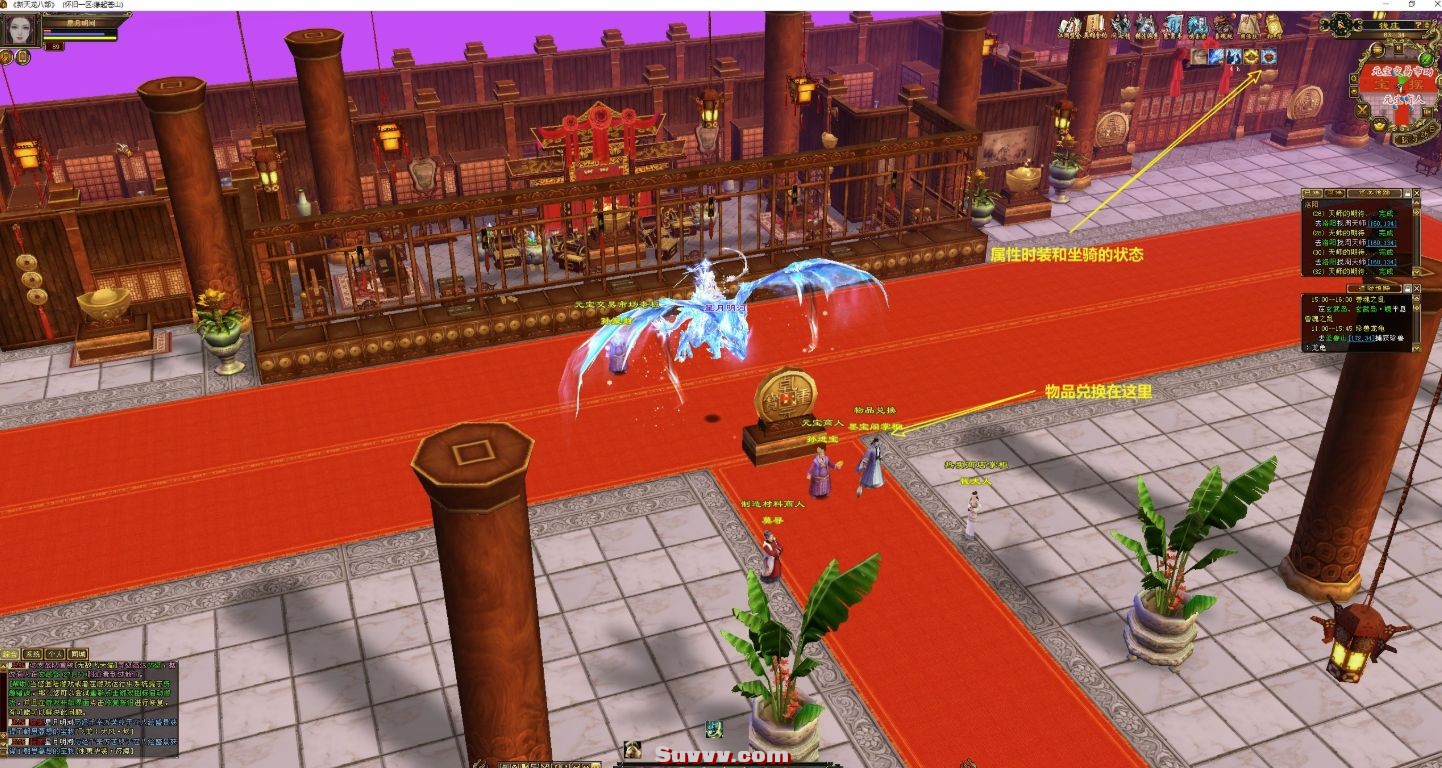This screenshot has height=768, width=1442.
Task: Collapse the activity panel using its up arrow
Action: 1416,297
